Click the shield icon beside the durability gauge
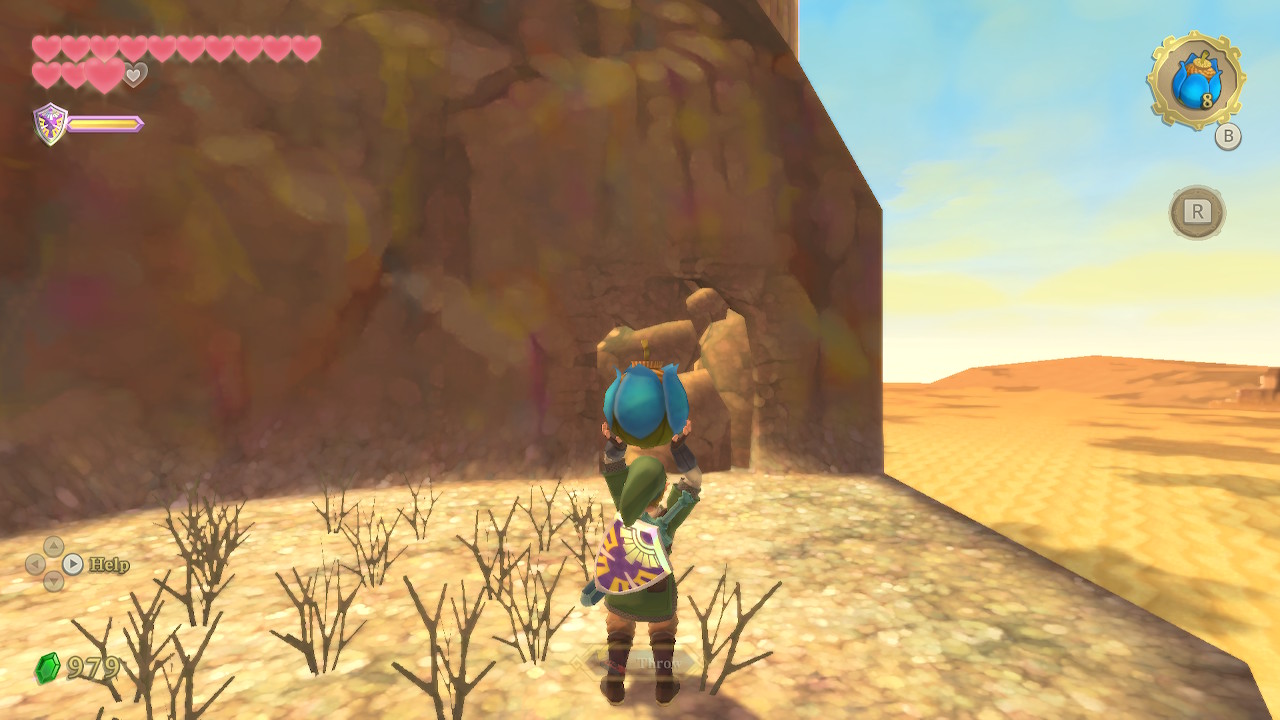 tap(50, 124)
